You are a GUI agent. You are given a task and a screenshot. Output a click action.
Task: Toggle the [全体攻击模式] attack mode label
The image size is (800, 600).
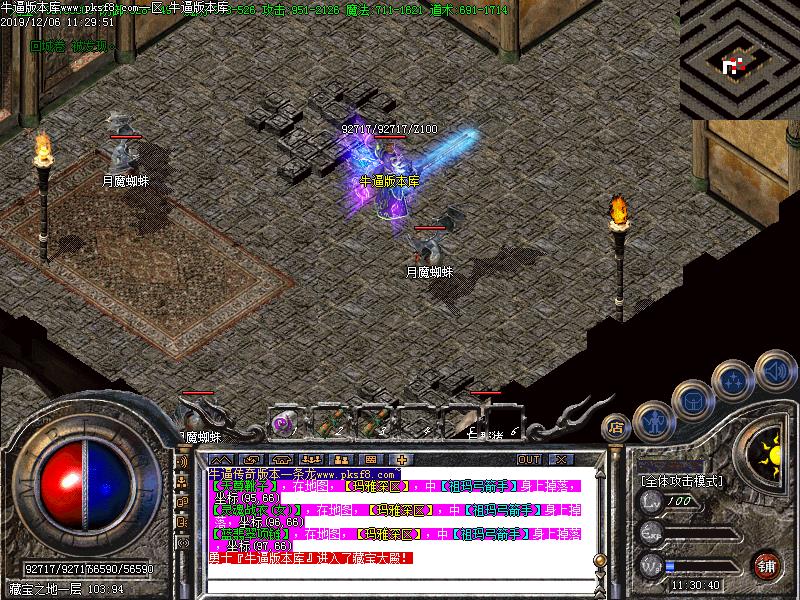681,481
